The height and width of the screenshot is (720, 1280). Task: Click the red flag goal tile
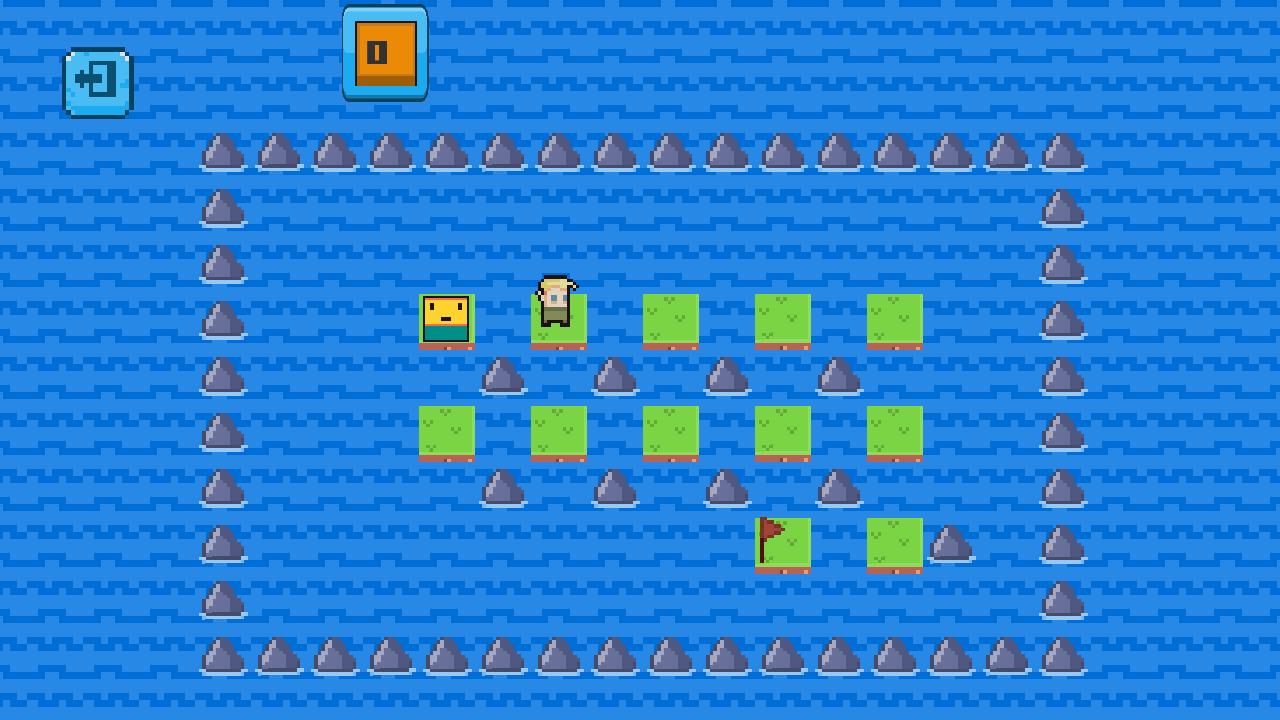click(x=782, y=543)
